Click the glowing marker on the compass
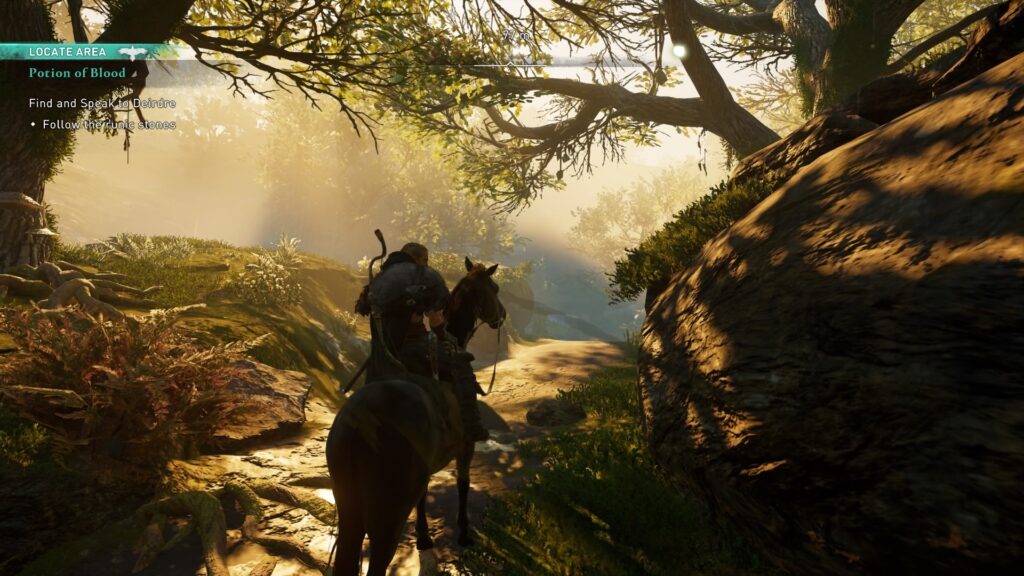The image size is (1024, 576). [680, 50]
